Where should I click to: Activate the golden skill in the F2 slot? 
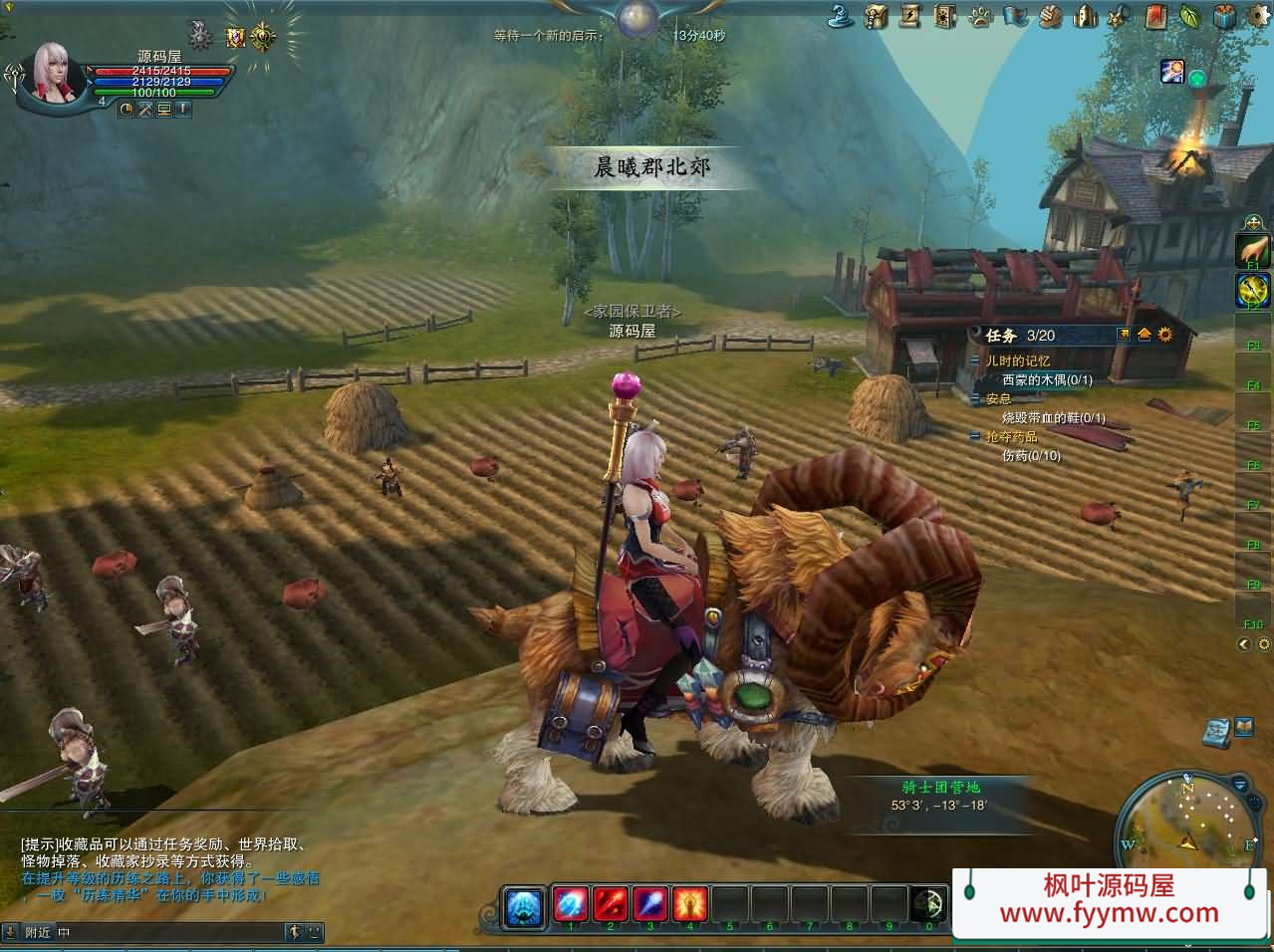1253,290
